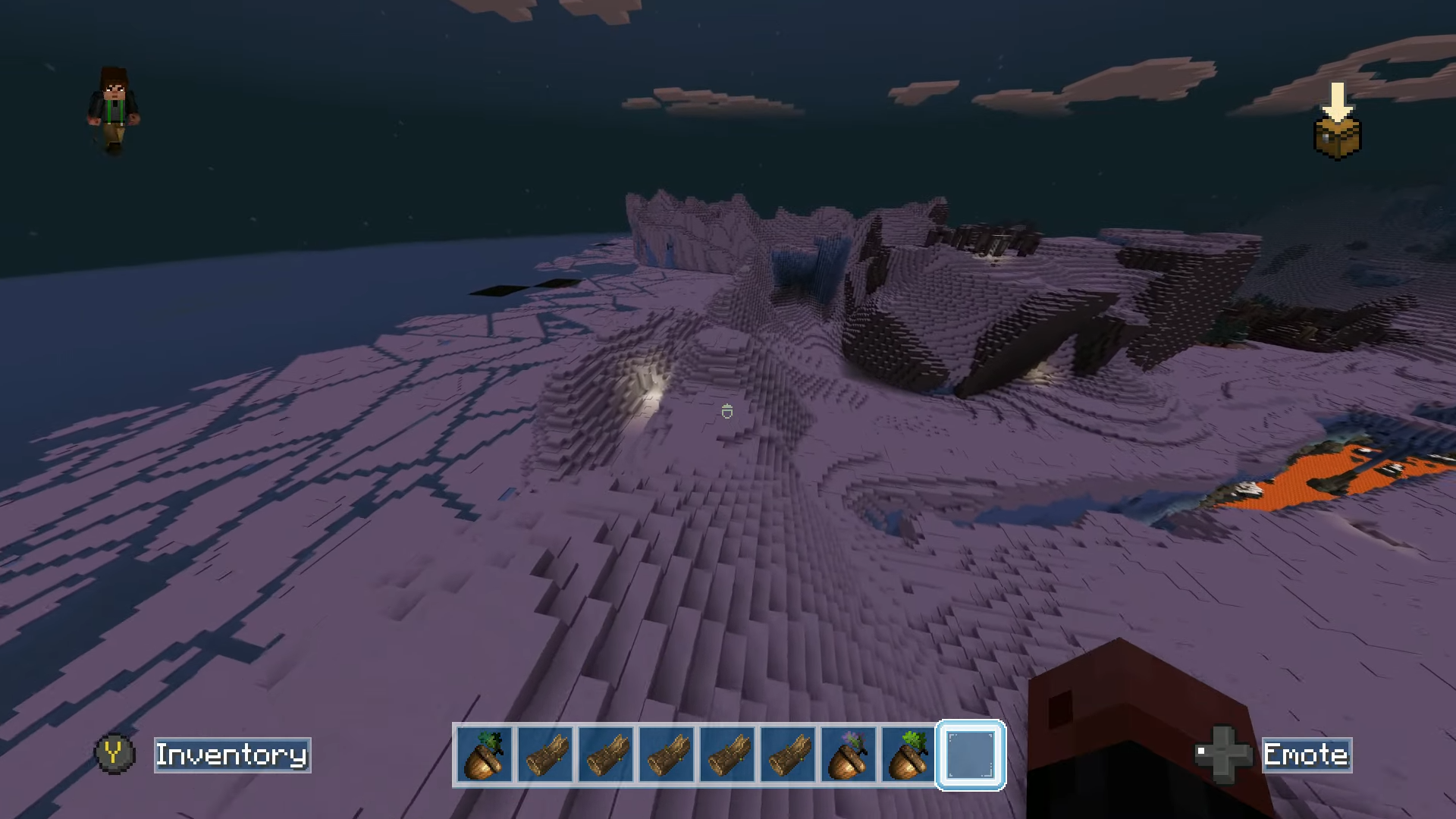Click the highlighted empty hotbar slot
1456x819 pixels.
(x=971, y=755)
